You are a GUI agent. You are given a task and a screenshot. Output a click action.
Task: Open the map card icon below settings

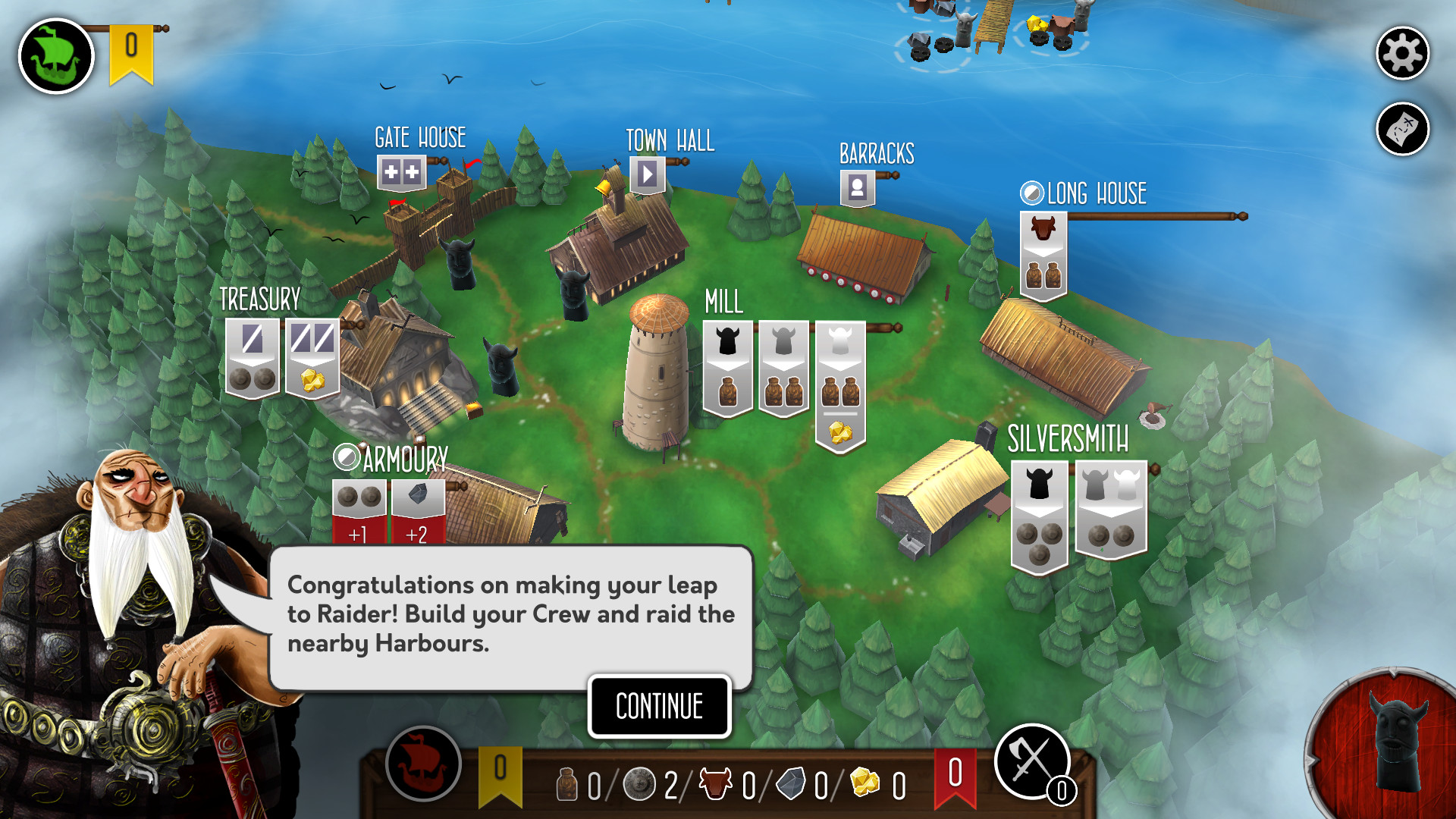click(1401, 129)
